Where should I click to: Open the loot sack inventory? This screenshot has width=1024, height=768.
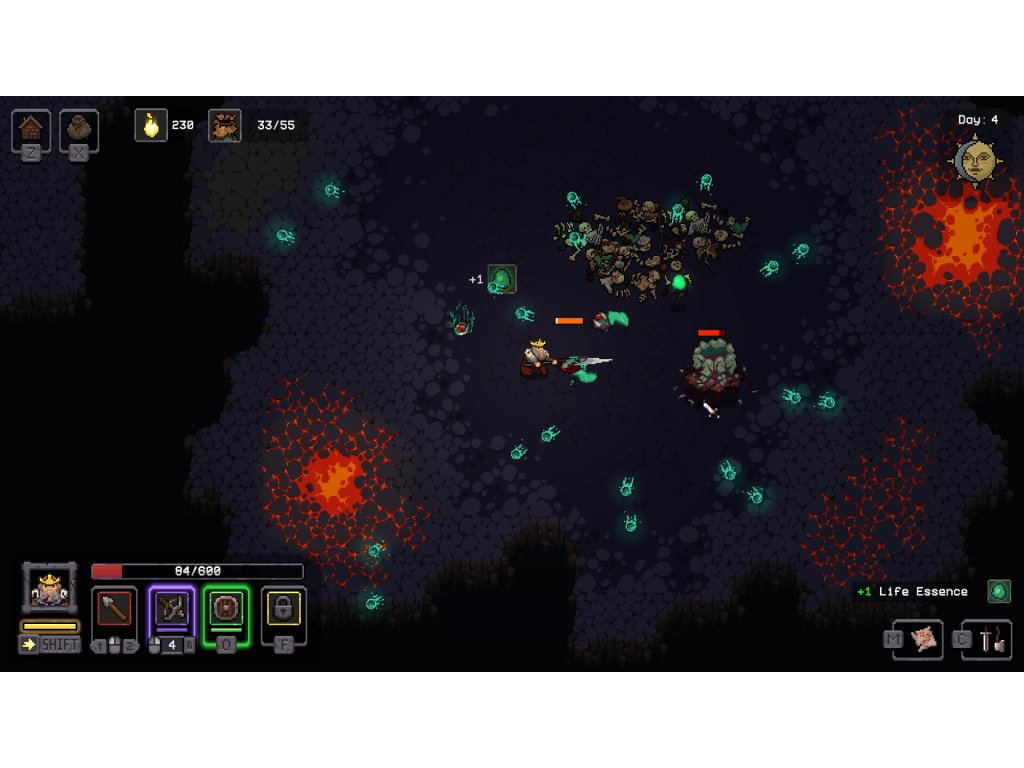point(79,129)
